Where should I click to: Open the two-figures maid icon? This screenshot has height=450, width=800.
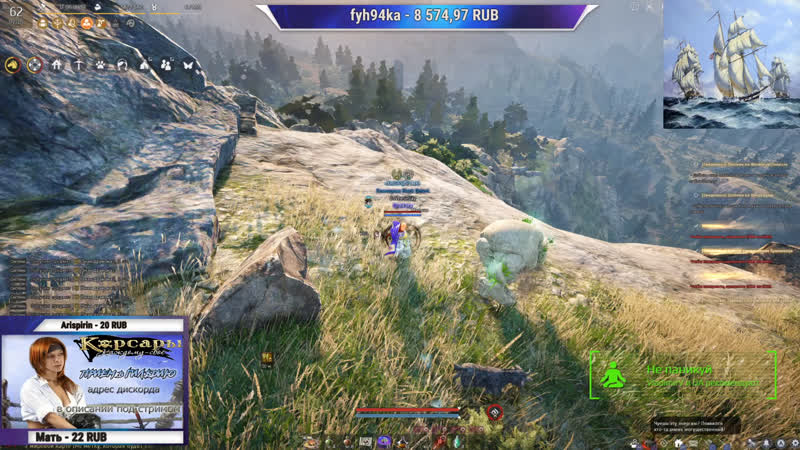[165, 65]
